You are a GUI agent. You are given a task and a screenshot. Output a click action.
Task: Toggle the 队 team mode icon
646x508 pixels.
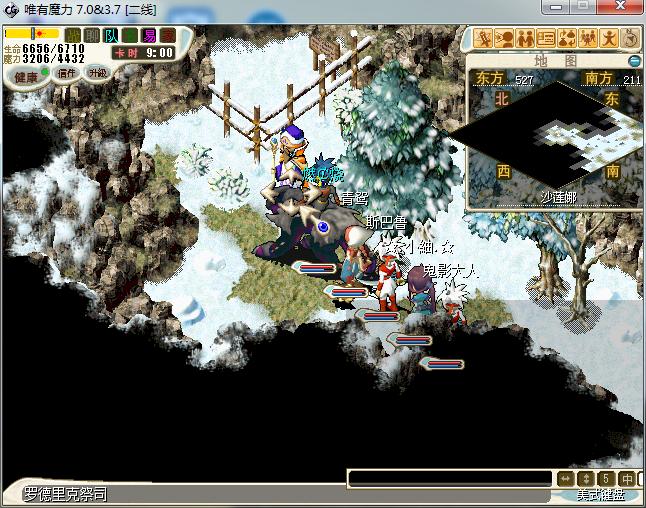tap(111, 36)
